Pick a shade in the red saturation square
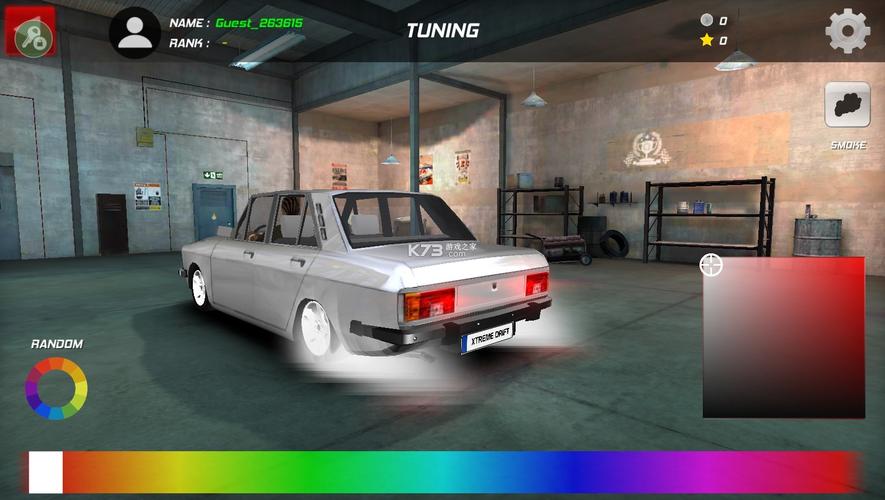 coord(784,338)
